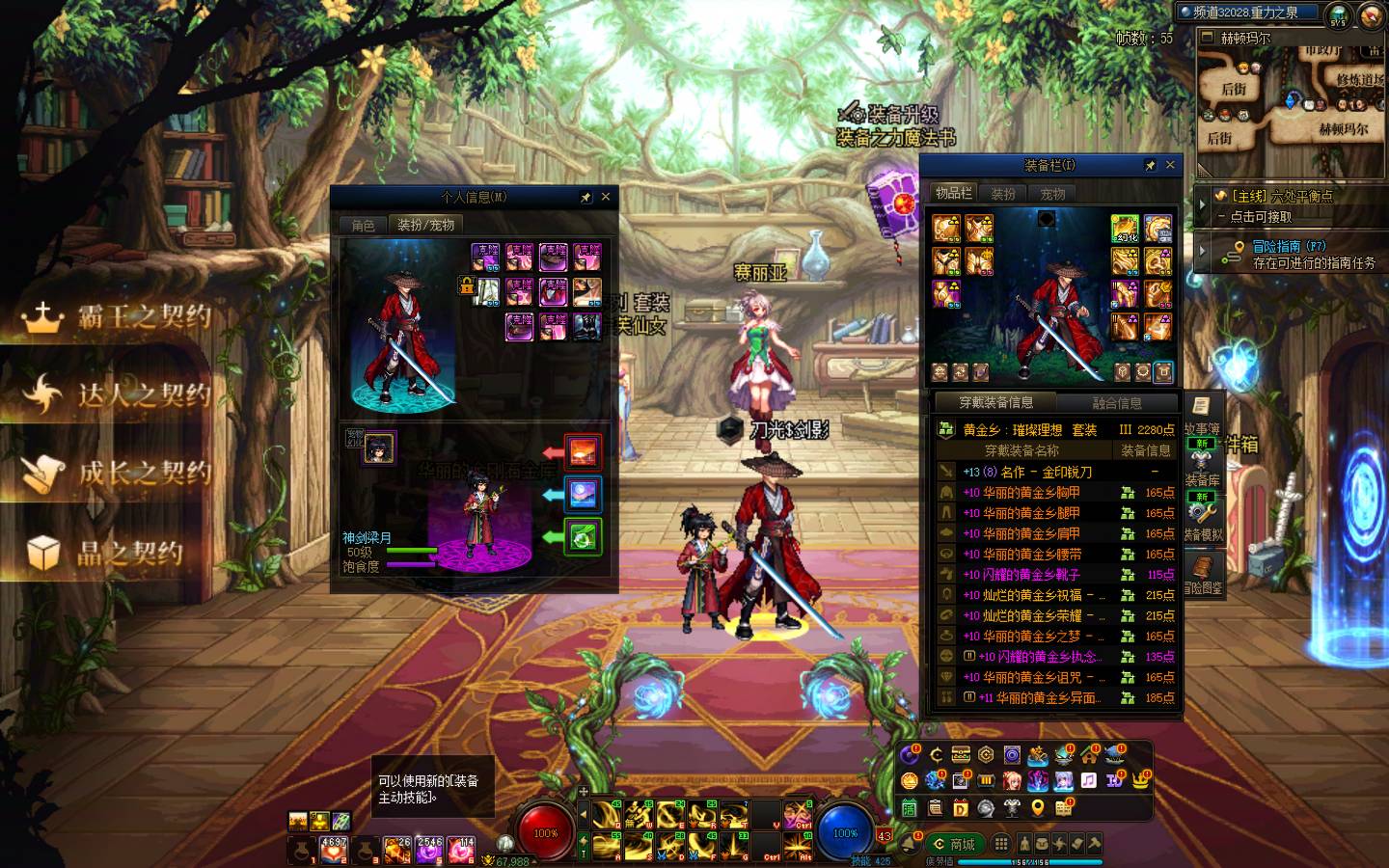
Task: Open the 商城 shop button
Action: [954, 844]
